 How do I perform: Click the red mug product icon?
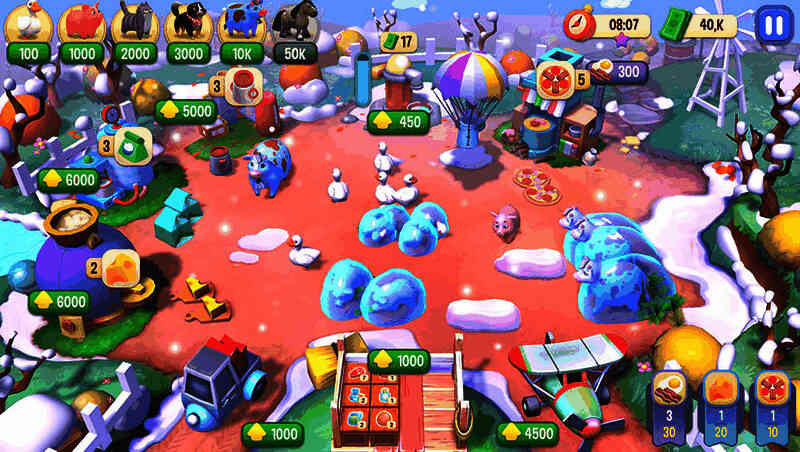(245, 82)
